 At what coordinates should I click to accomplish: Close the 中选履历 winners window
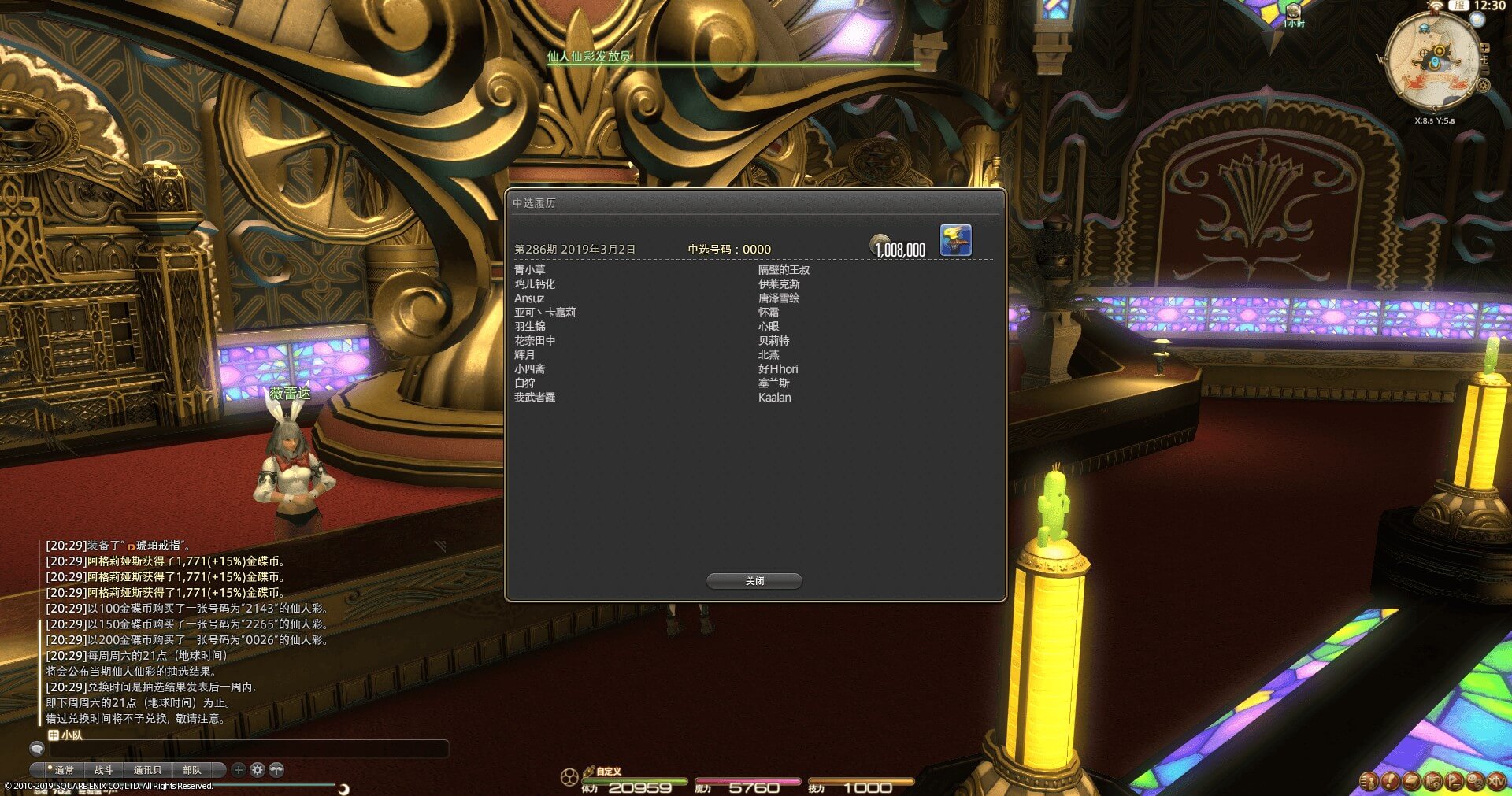[754, 581]
